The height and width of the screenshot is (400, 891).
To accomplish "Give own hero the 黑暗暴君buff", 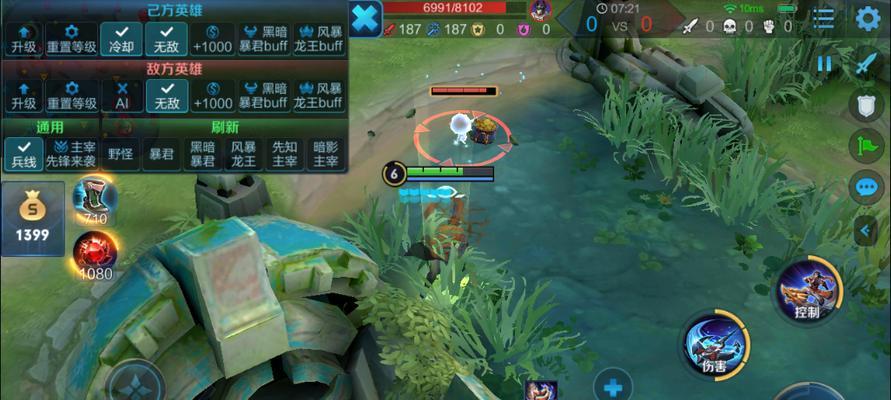I will coord(261,39).
